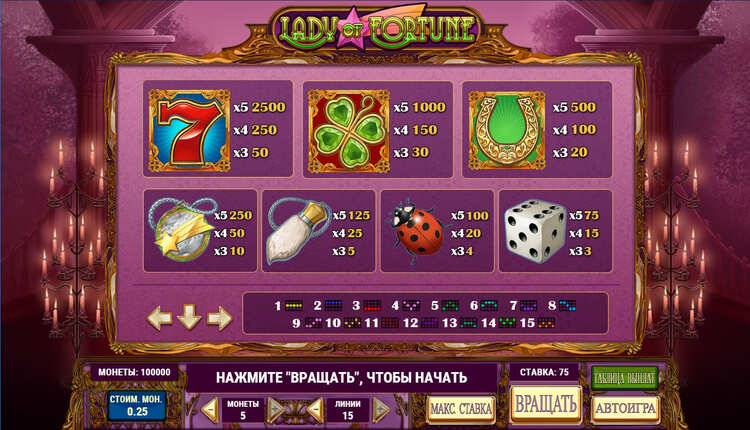This screenshot has height=430, width=750.
Task: Spin the reels with ВРАЩАТЬ button
Action: pyautogui.click(x=546, y=404)
